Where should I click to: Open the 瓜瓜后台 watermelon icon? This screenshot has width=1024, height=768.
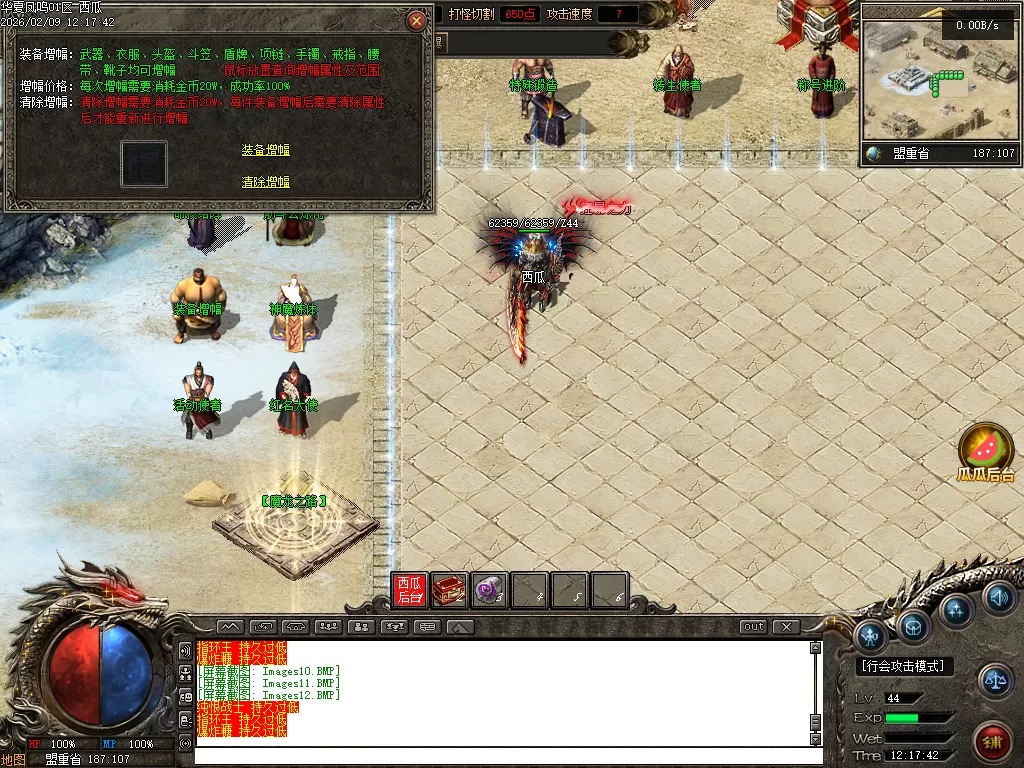point(986,448)
